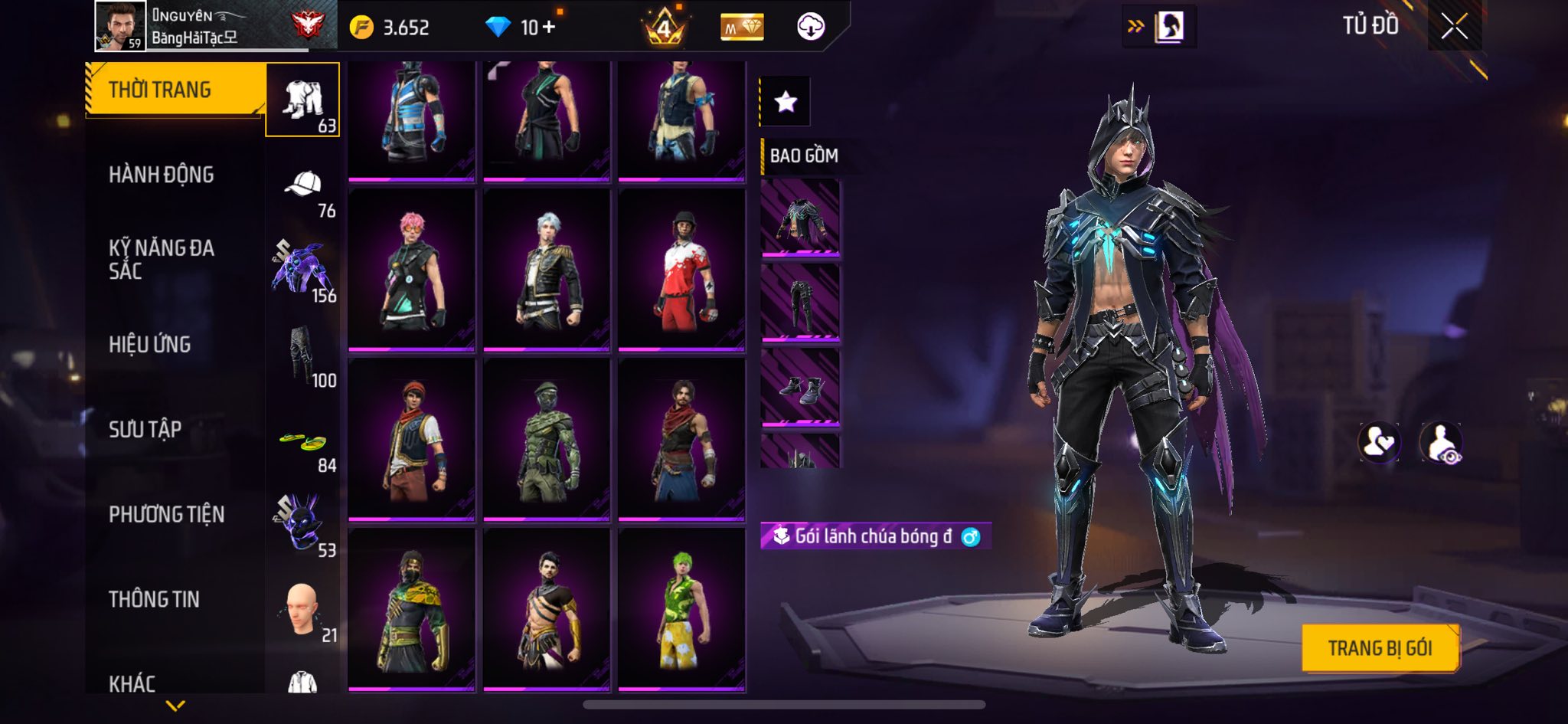
Task: Open the player profile avatar
Action: pyautogui.click(x=120, y=25)
